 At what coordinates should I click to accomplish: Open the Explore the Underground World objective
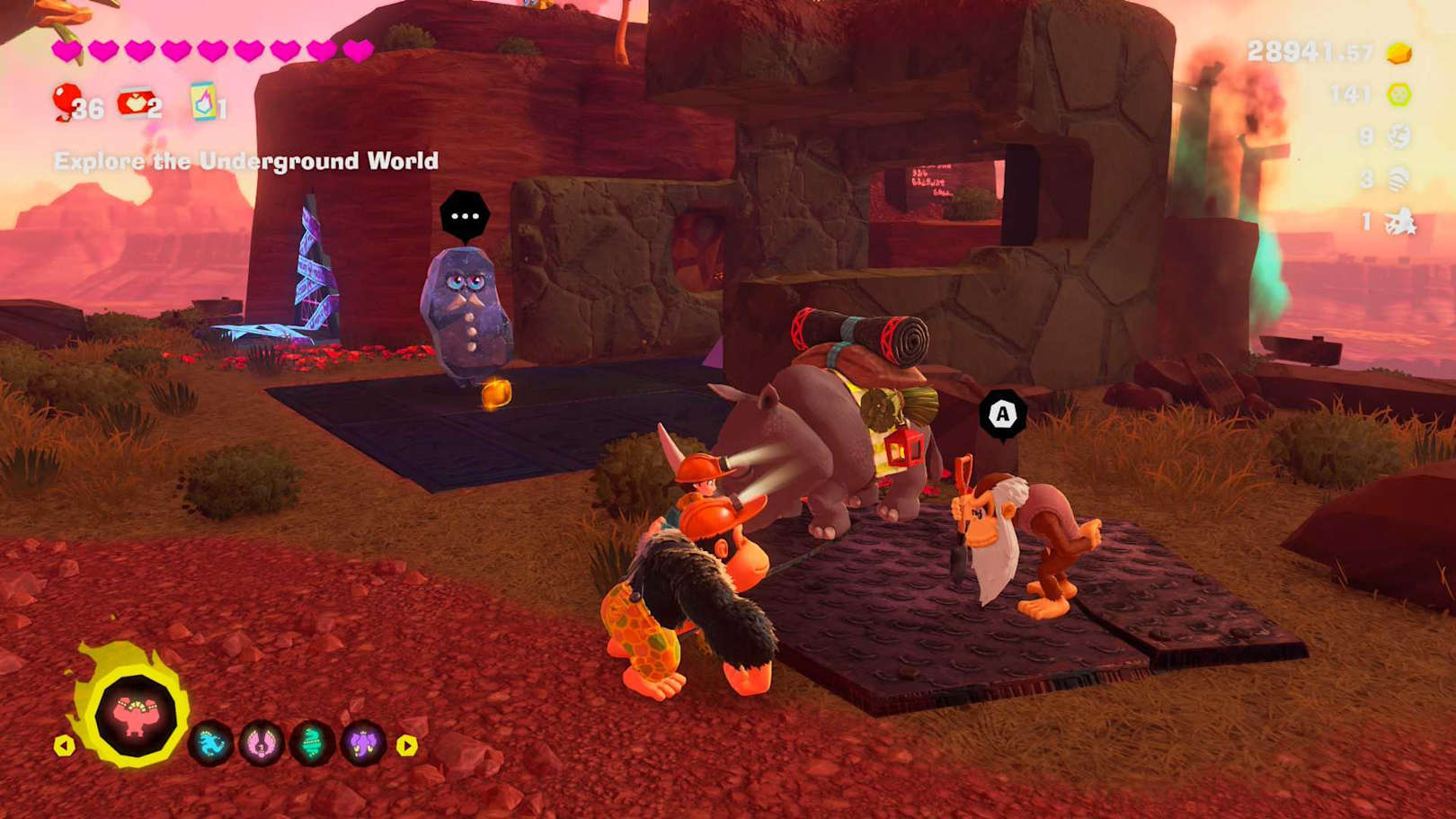pyautogui.click(x=246, y=161)
